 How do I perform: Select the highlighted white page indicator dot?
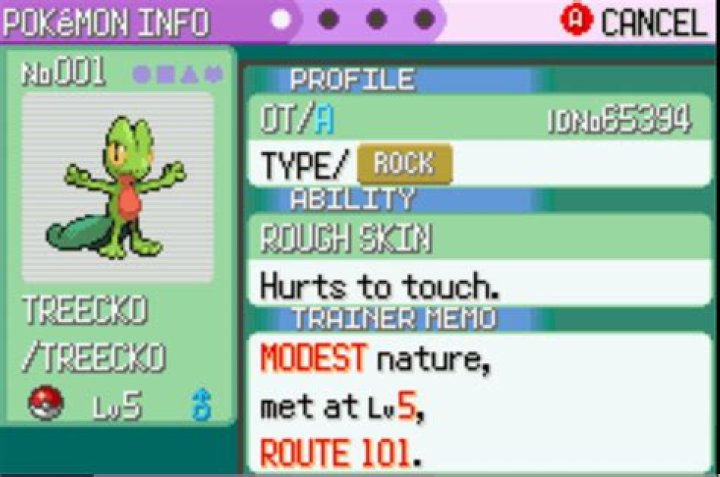click(282, 19)
